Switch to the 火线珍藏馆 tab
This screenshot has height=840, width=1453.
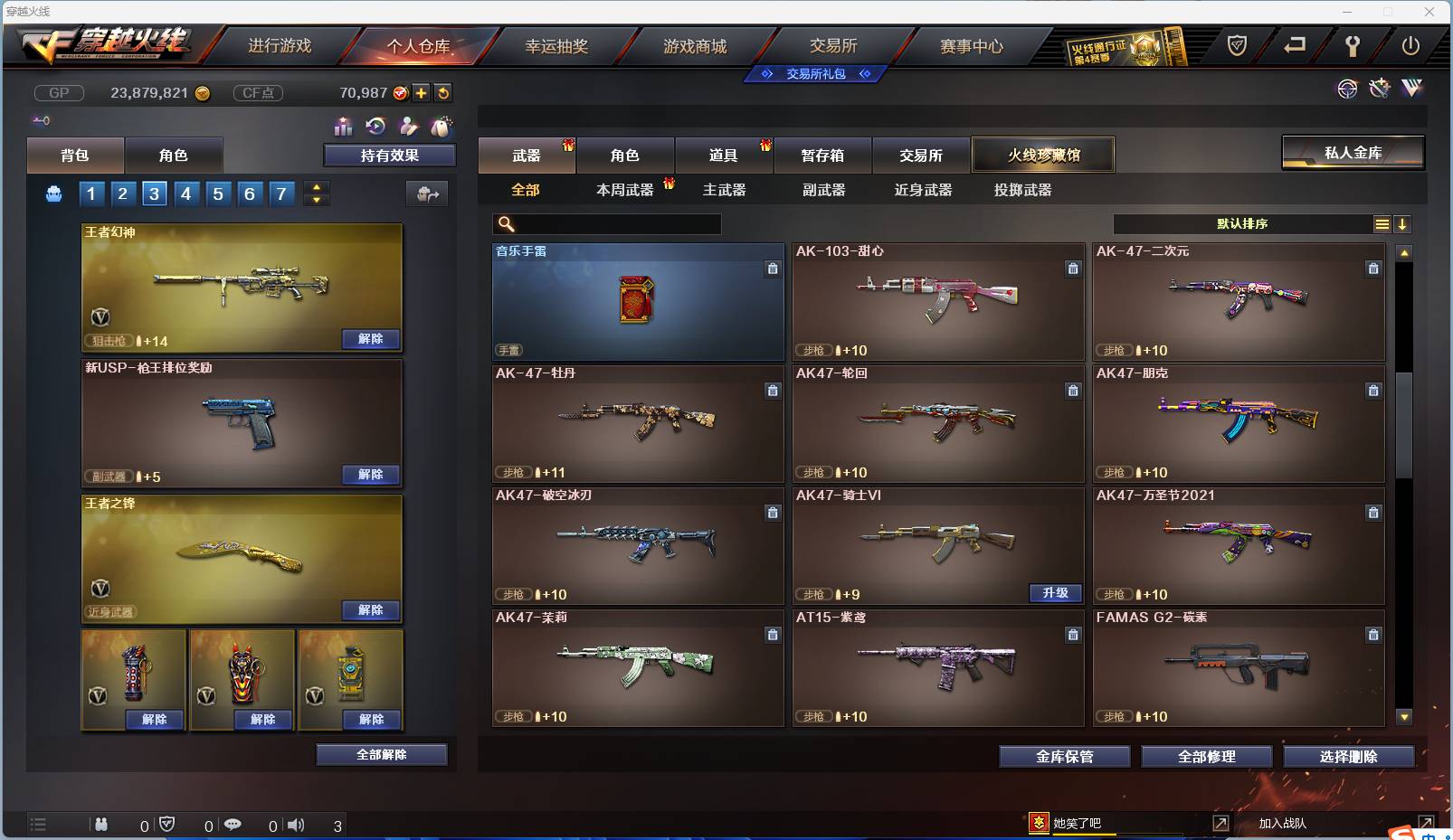1042,154
